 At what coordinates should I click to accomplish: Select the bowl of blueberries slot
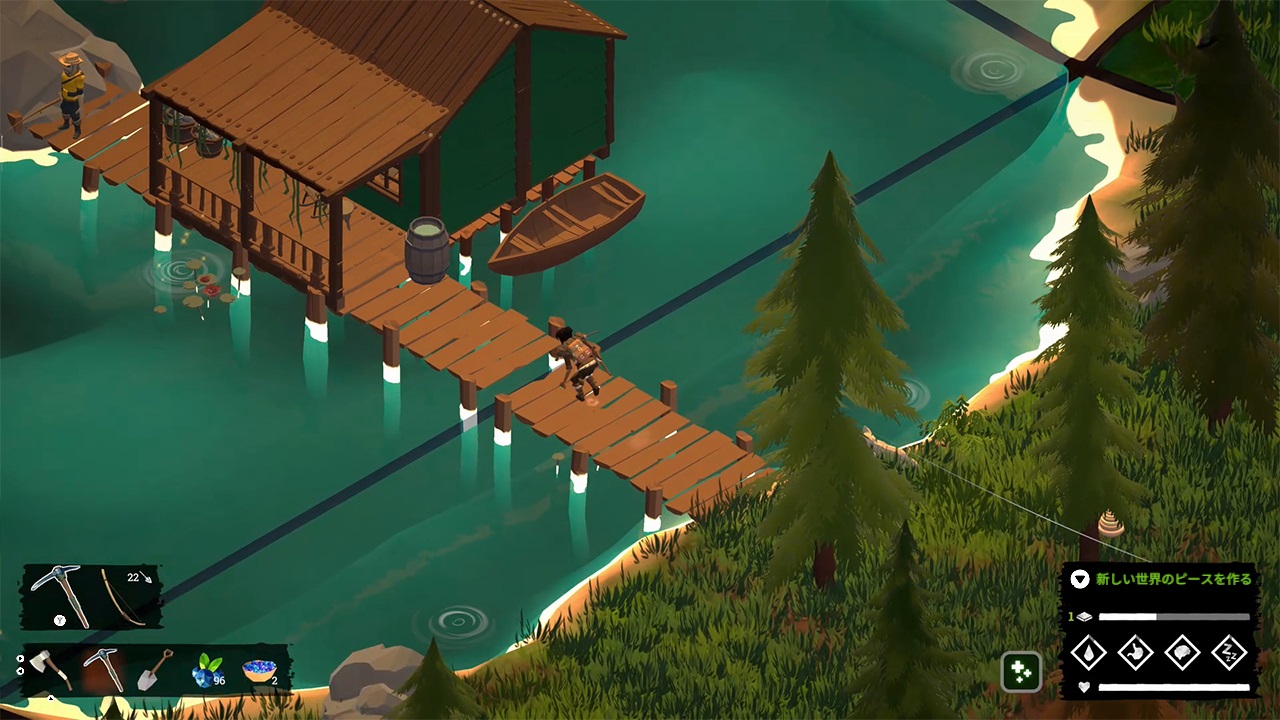(260, 670)
